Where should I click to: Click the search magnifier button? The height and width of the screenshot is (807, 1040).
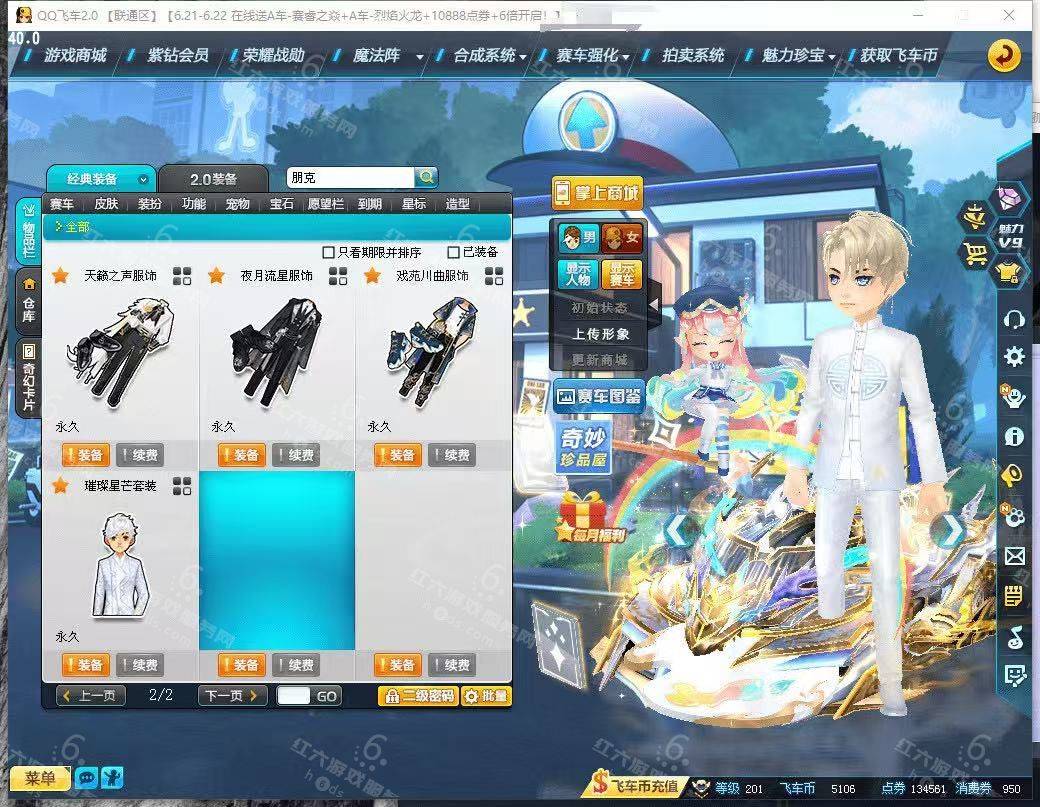(x=426, y=177)
